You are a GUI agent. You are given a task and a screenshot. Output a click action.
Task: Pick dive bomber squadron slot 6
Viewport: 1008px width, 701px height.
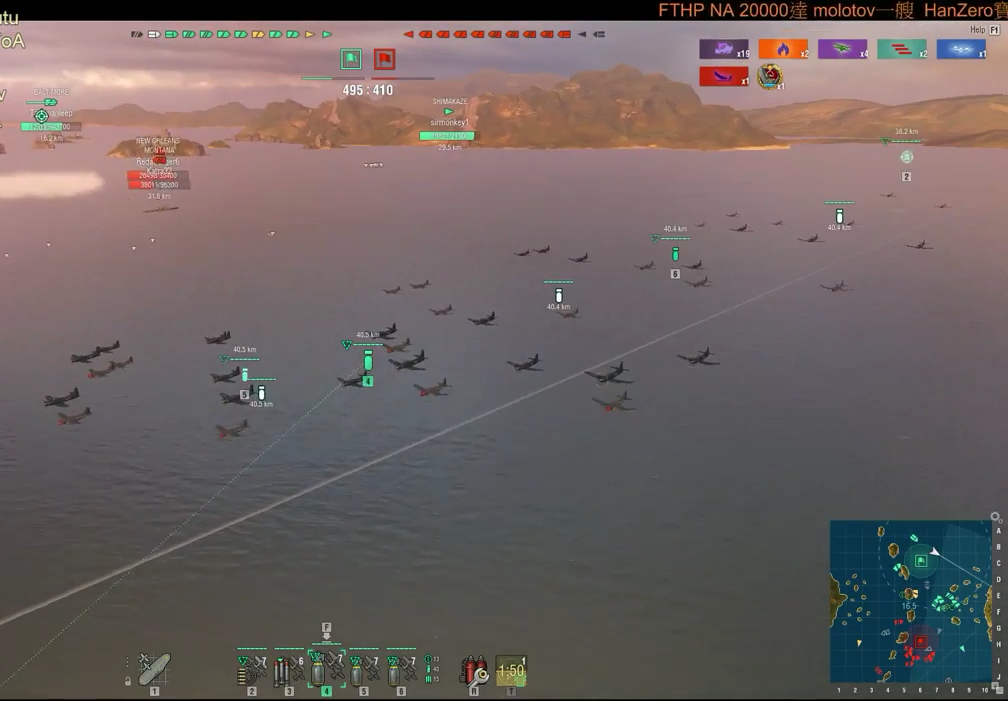click(400, 670)
